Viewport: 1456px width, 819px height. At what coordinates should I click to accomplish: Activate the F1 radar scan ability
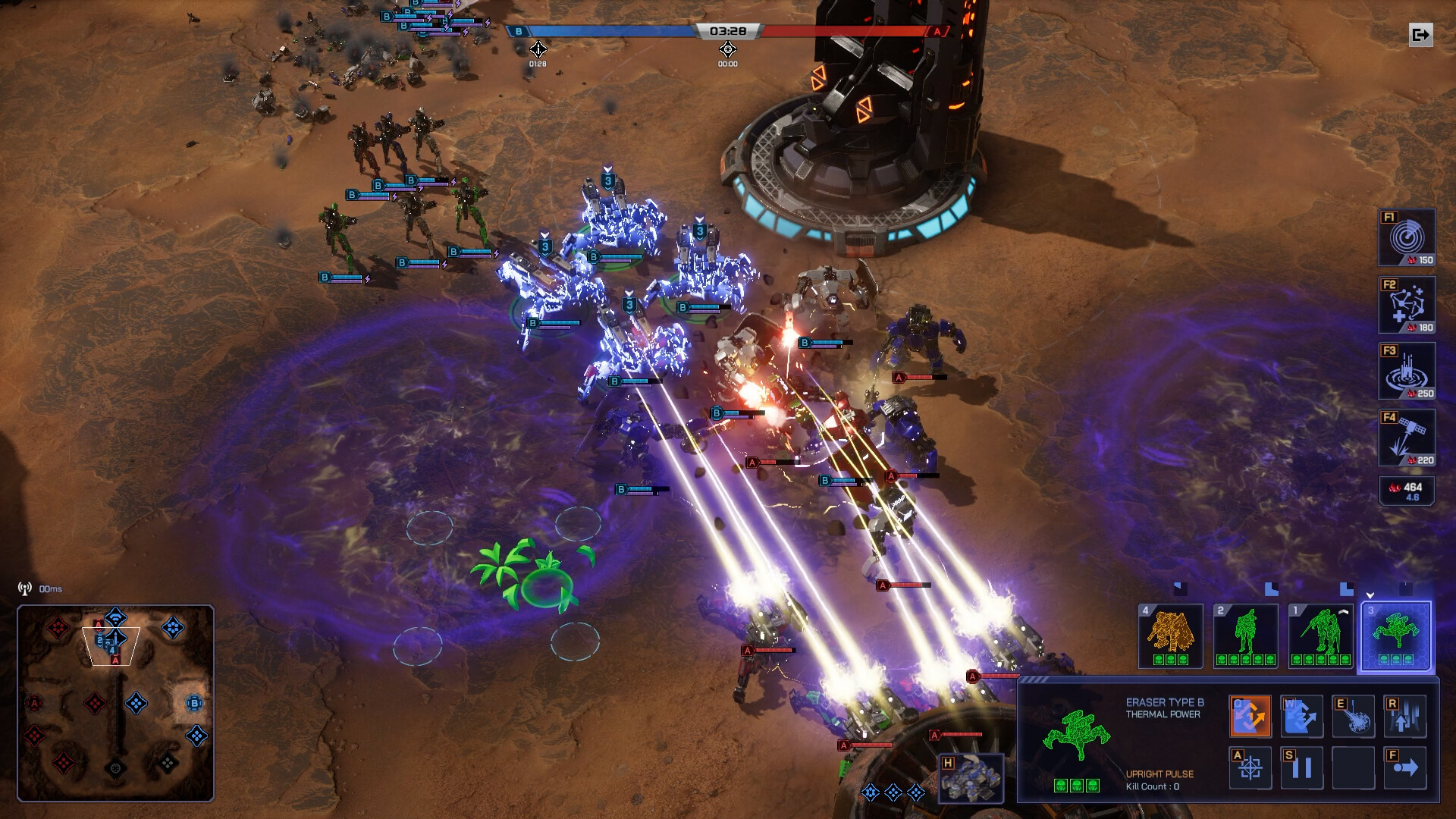[1407, 238]
